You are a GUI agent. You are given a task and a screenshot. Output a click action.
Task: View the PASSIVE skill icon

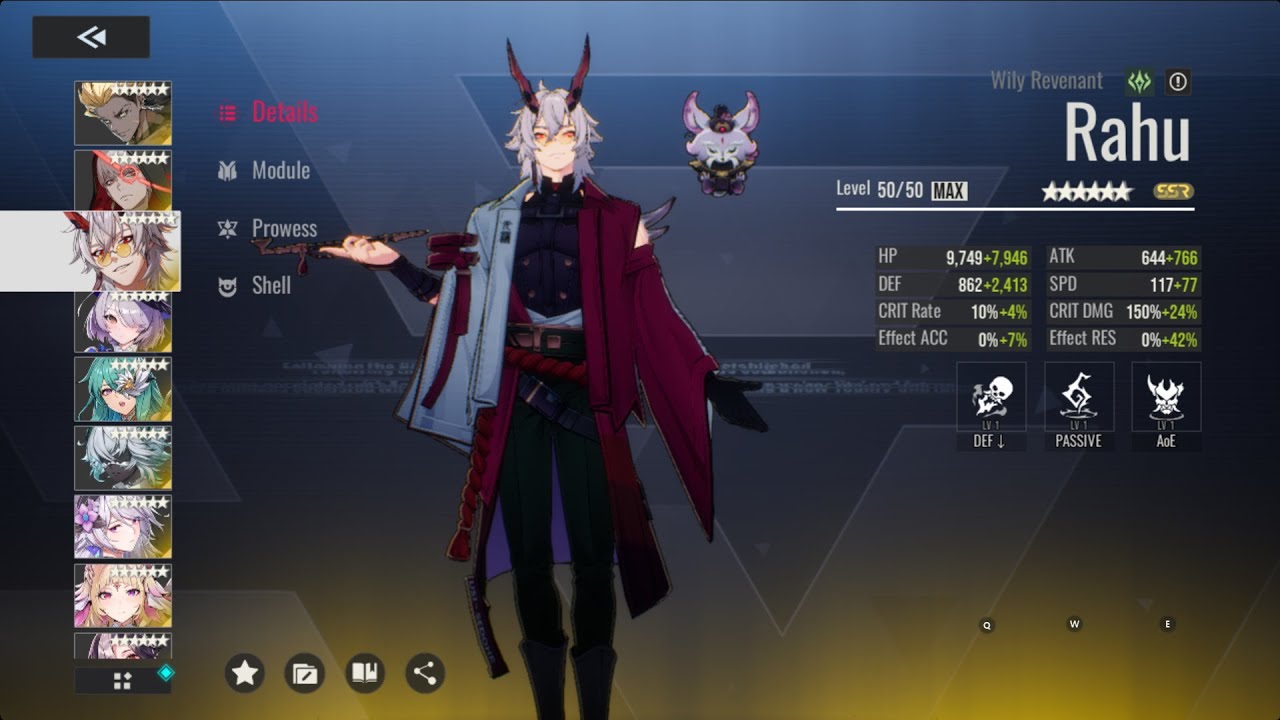(x=1078, y=398)
